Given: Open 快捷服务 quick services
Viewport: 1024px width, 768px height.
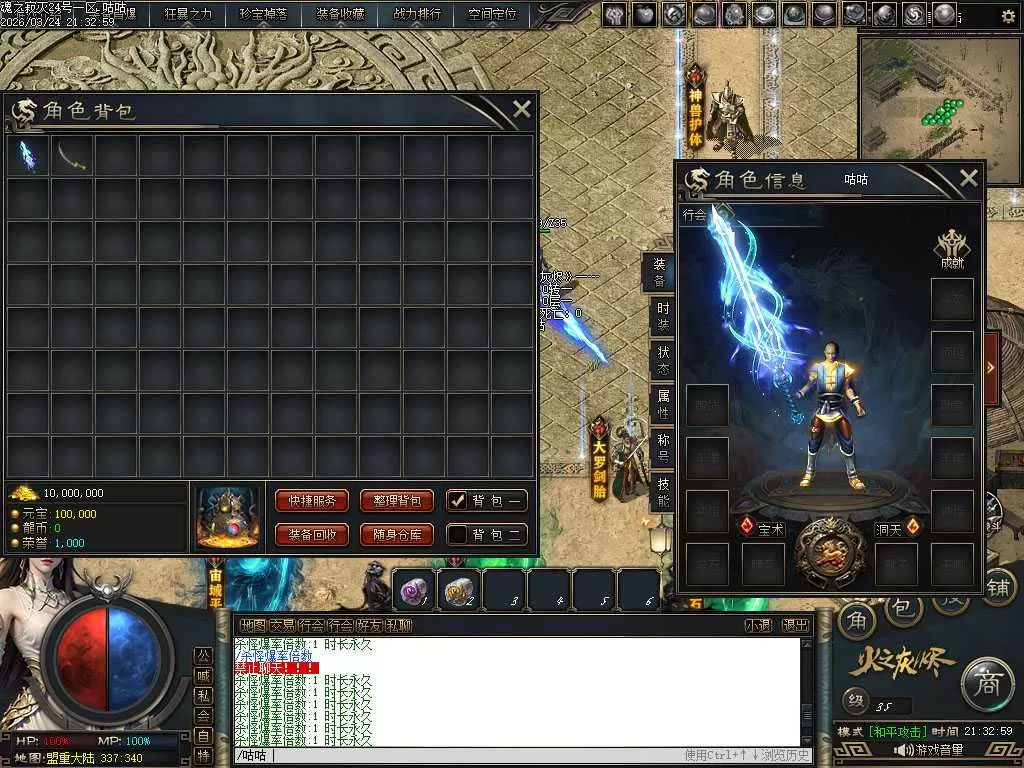Looking at the screenshot, I should 311,501.
